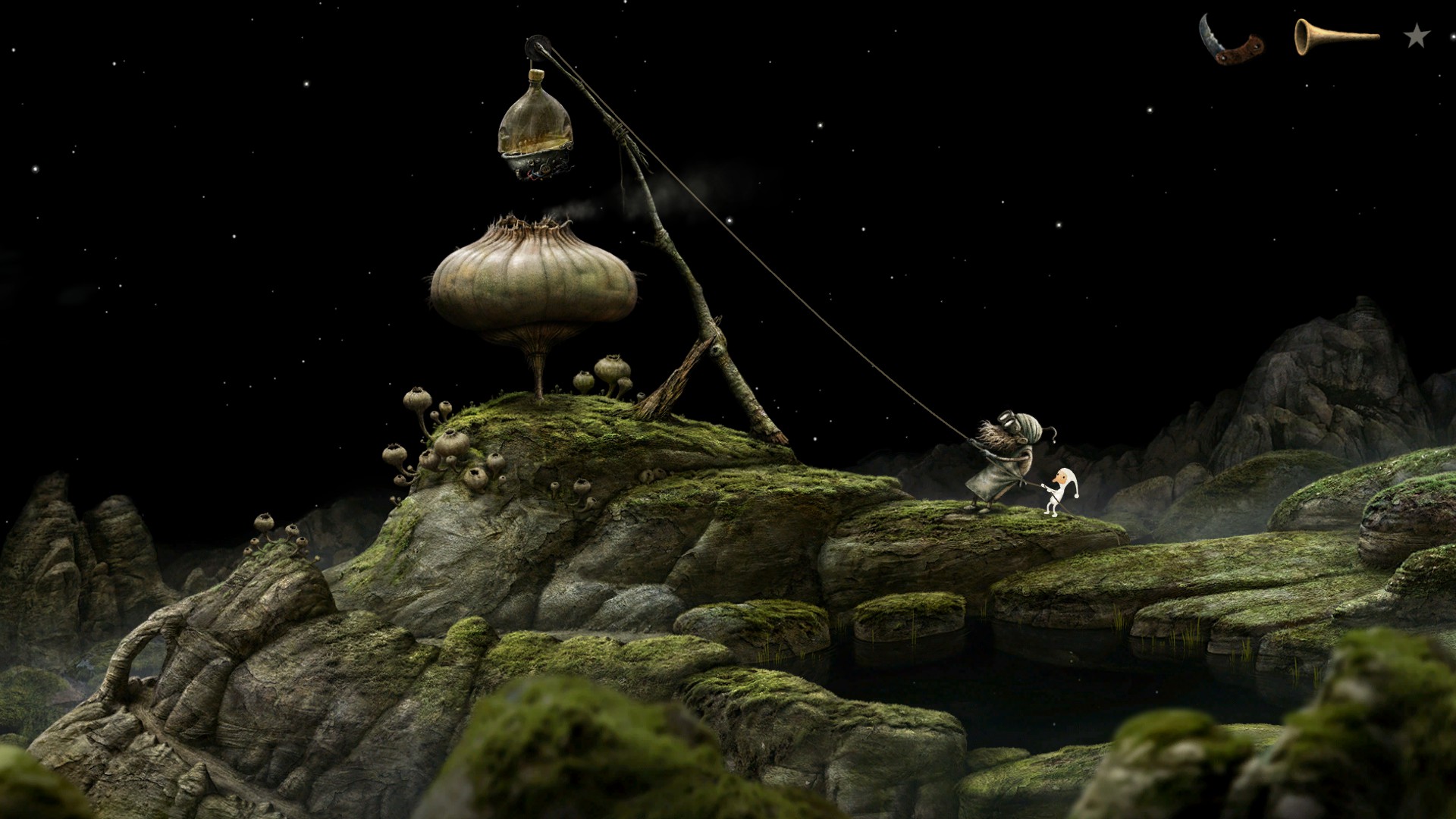Toggle the pulley at the pole's top
Image resolution: width=1456 pixels, height=819 pixels.
pyautogui.click(x=538, y=47)
